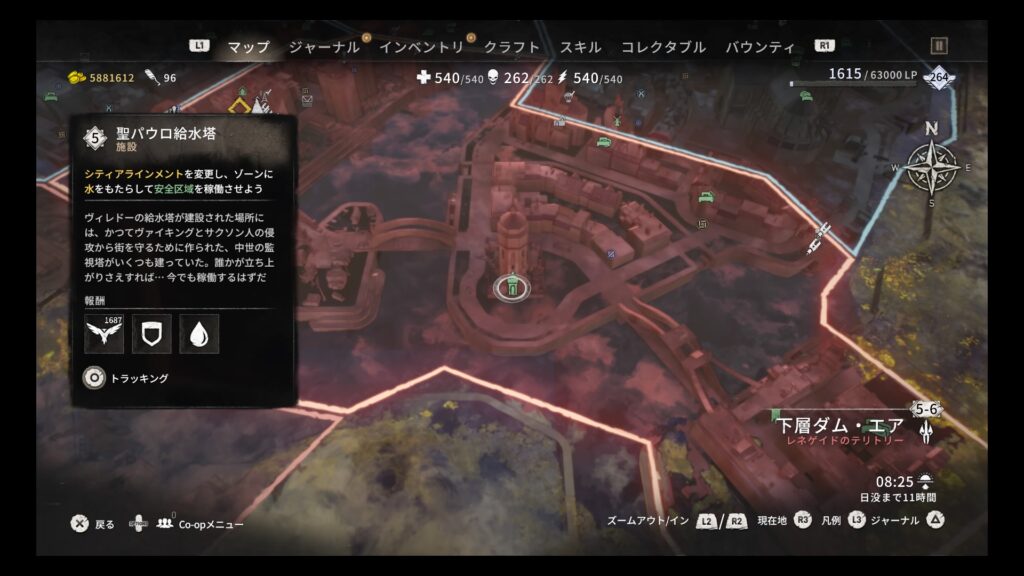Viewport: 1024px width, 576px height.
Task: Open the スキル tab
Action: click(580, 47)
